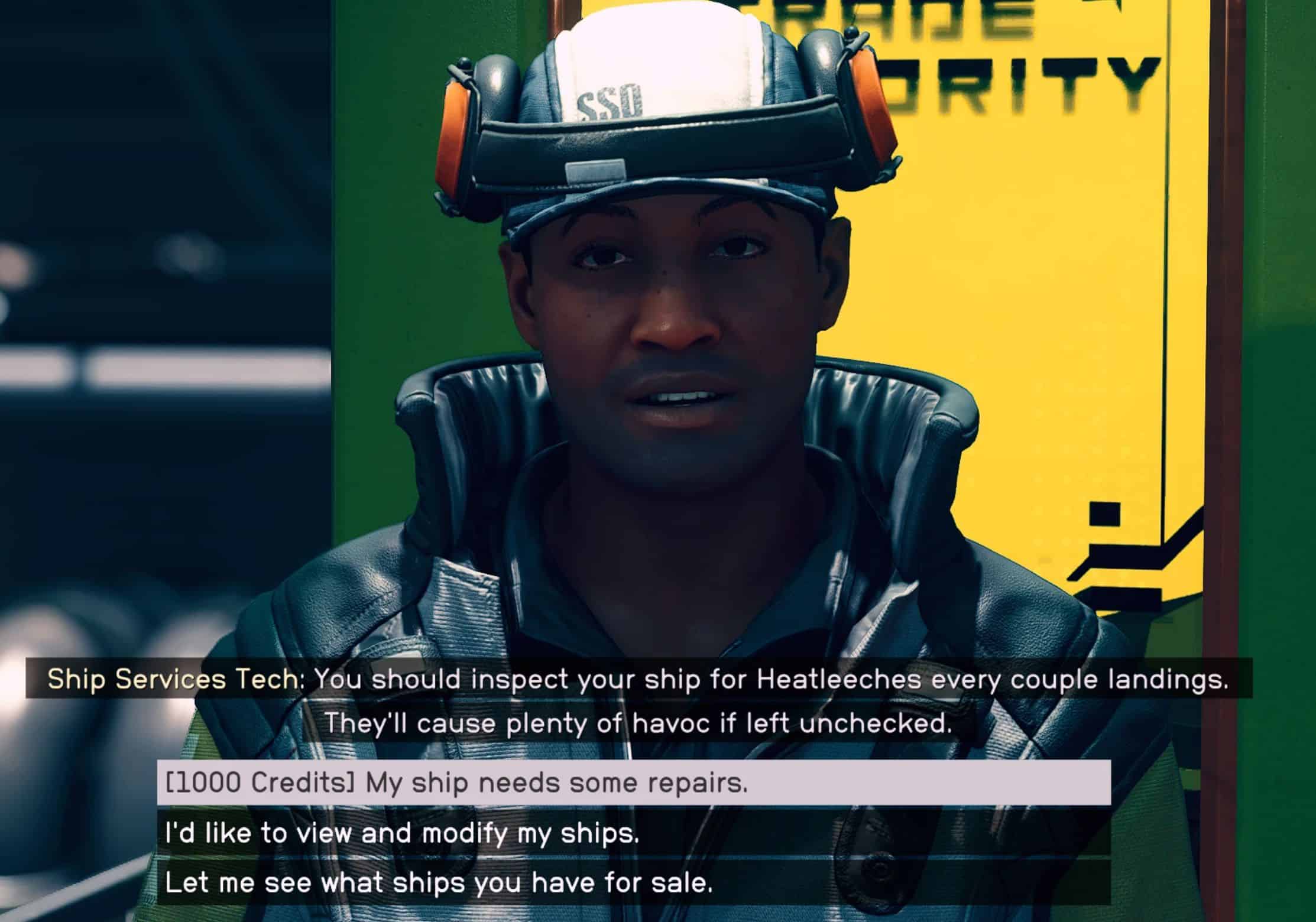The width and height of the screenshot is (1316, 922).
Task: Select "I'd like to view and modify my ships"
Action: click(x=633, y=834)
